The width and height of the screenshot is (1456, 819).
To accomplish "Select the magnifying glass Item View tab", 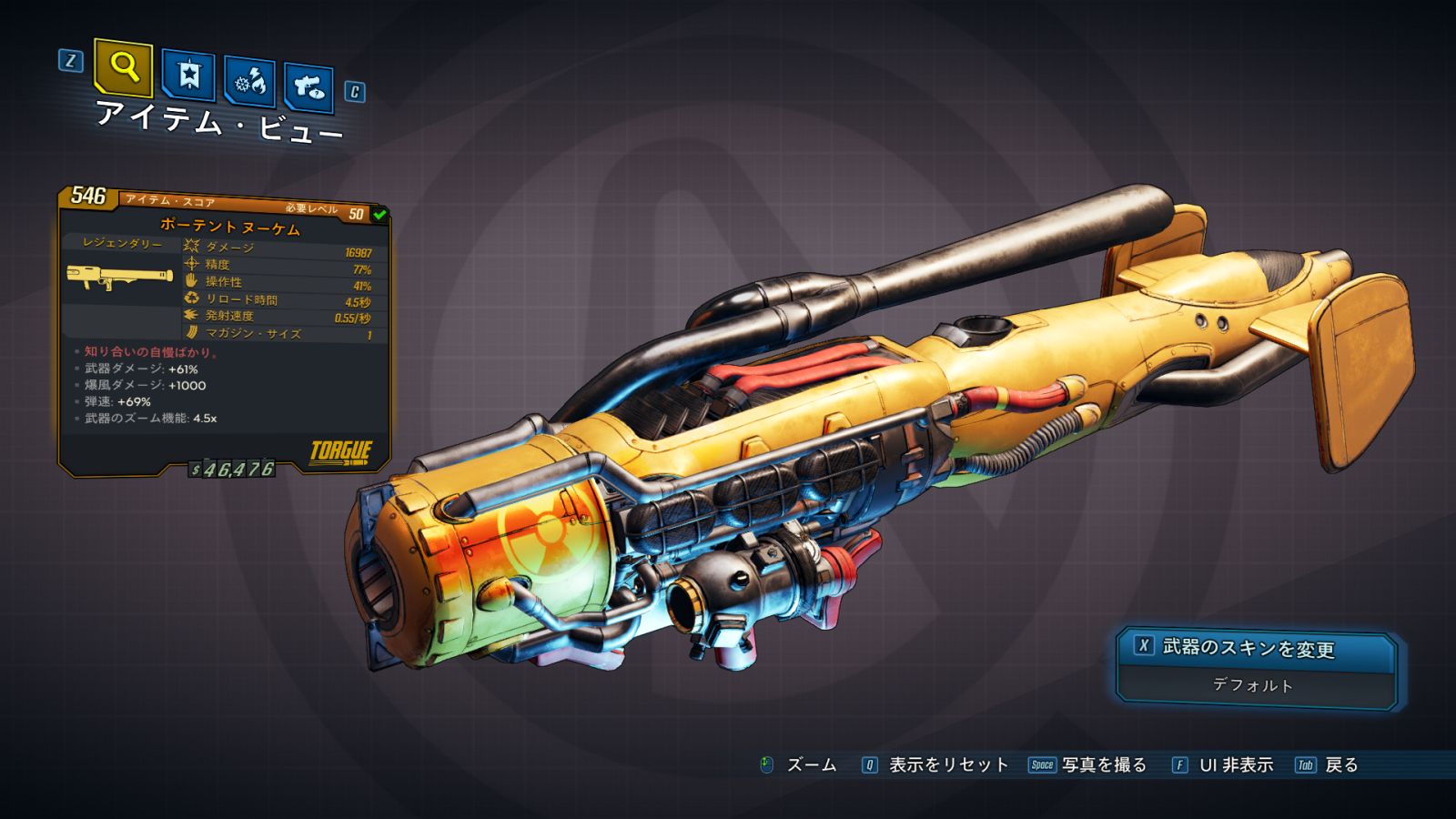I will pos(123,67).
